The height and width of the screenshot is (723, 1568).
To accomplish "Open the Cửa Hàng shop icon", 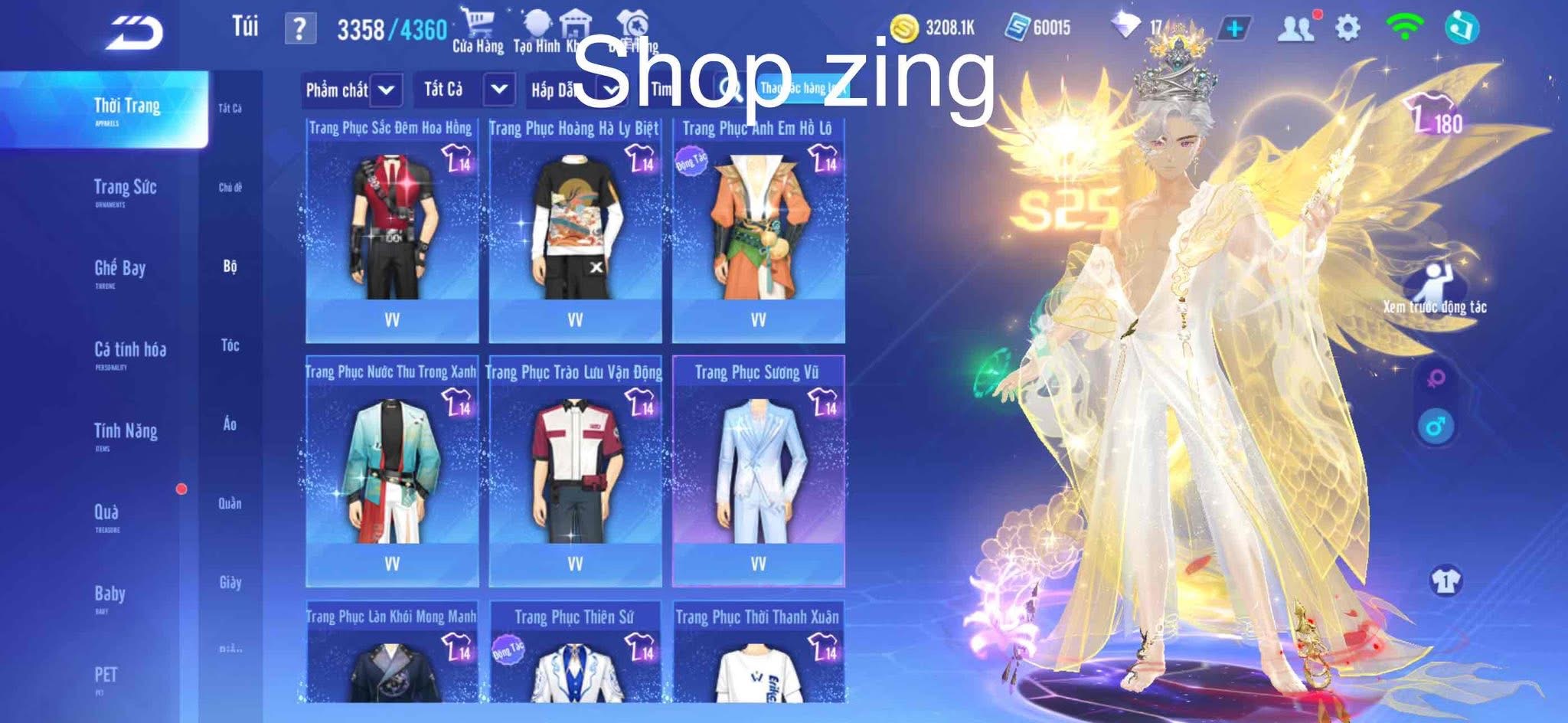I will tap(479, 23).
